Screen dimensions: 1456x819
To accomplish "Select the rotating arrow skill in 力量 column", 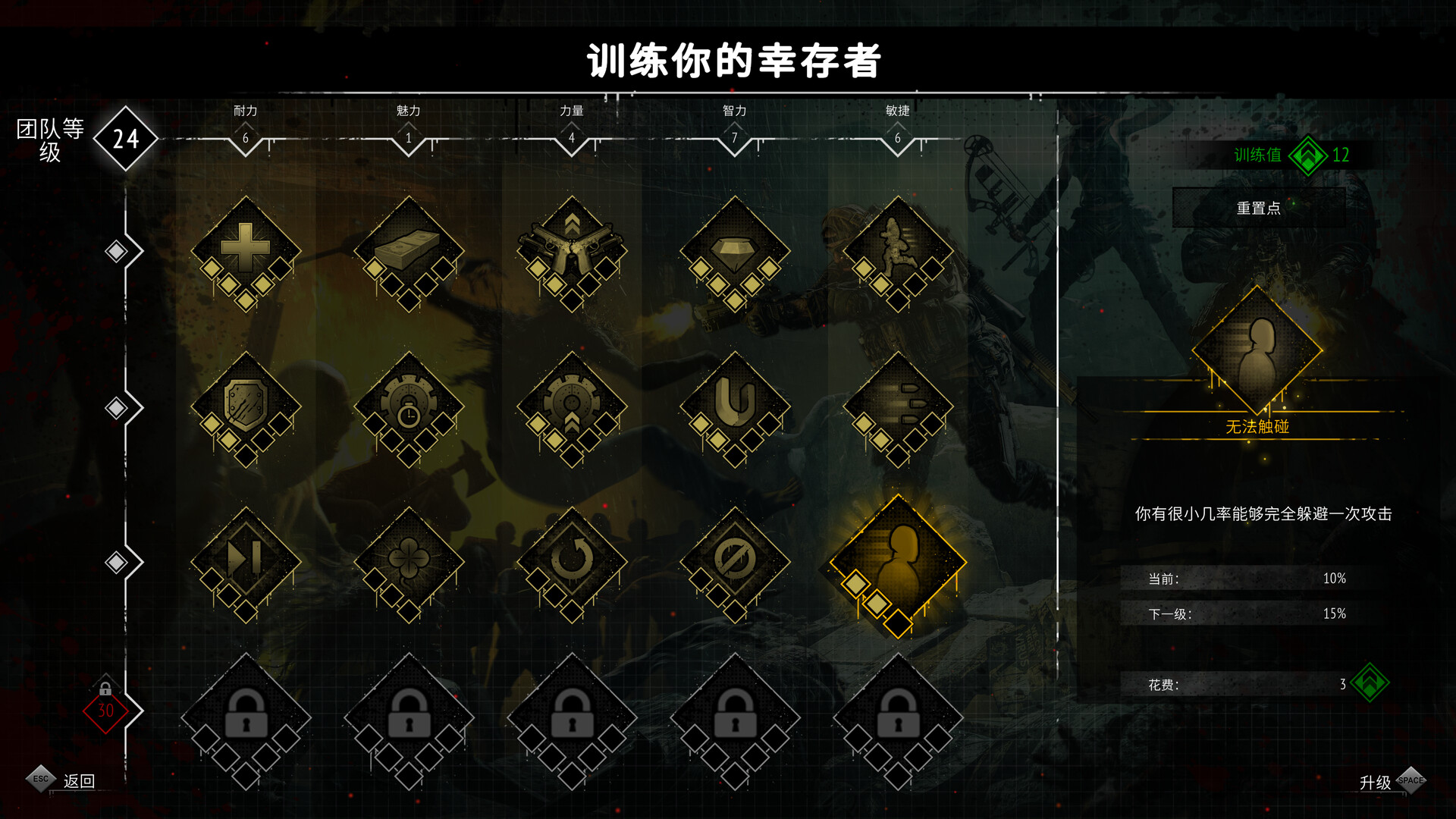I will point(573,560).
